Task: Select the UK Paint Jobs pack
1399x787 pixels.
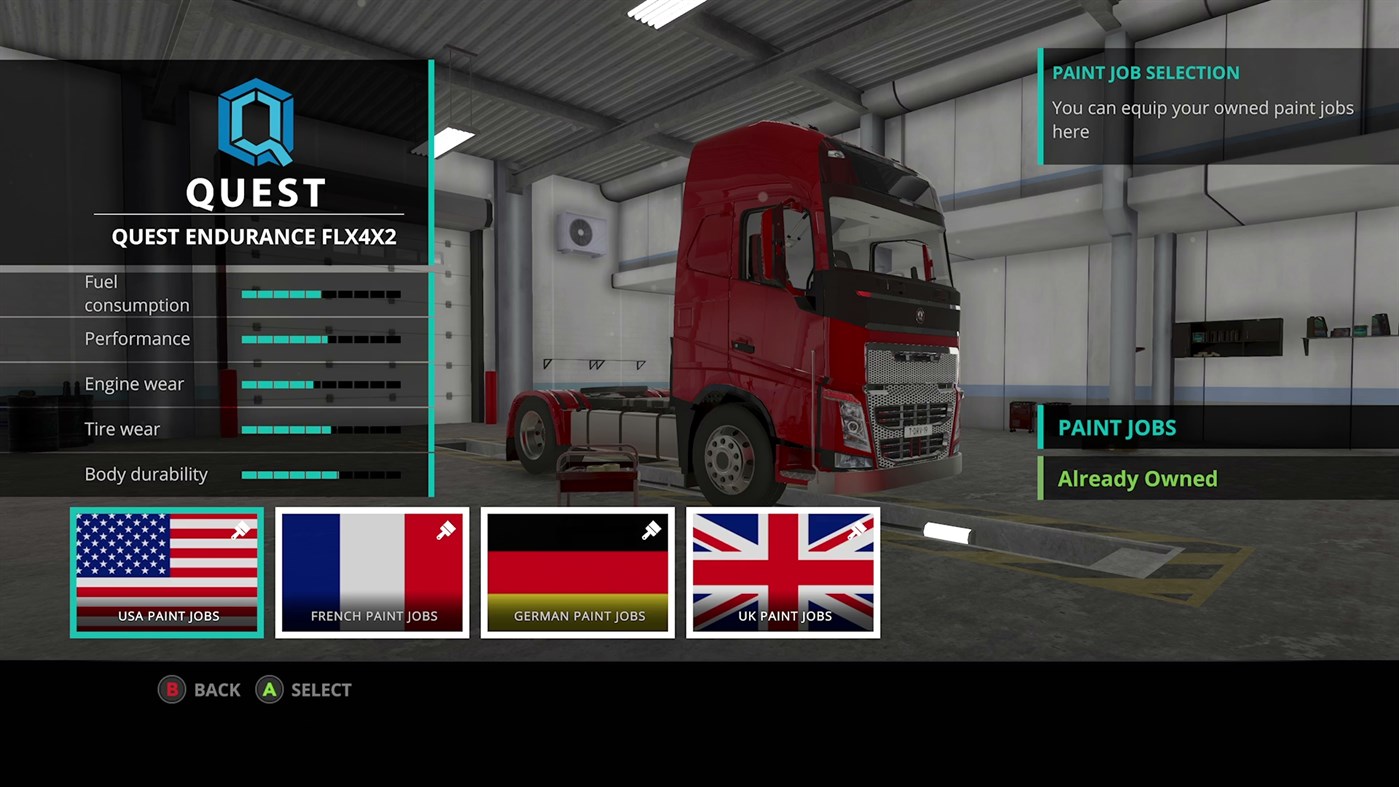Action: point(782,572)
